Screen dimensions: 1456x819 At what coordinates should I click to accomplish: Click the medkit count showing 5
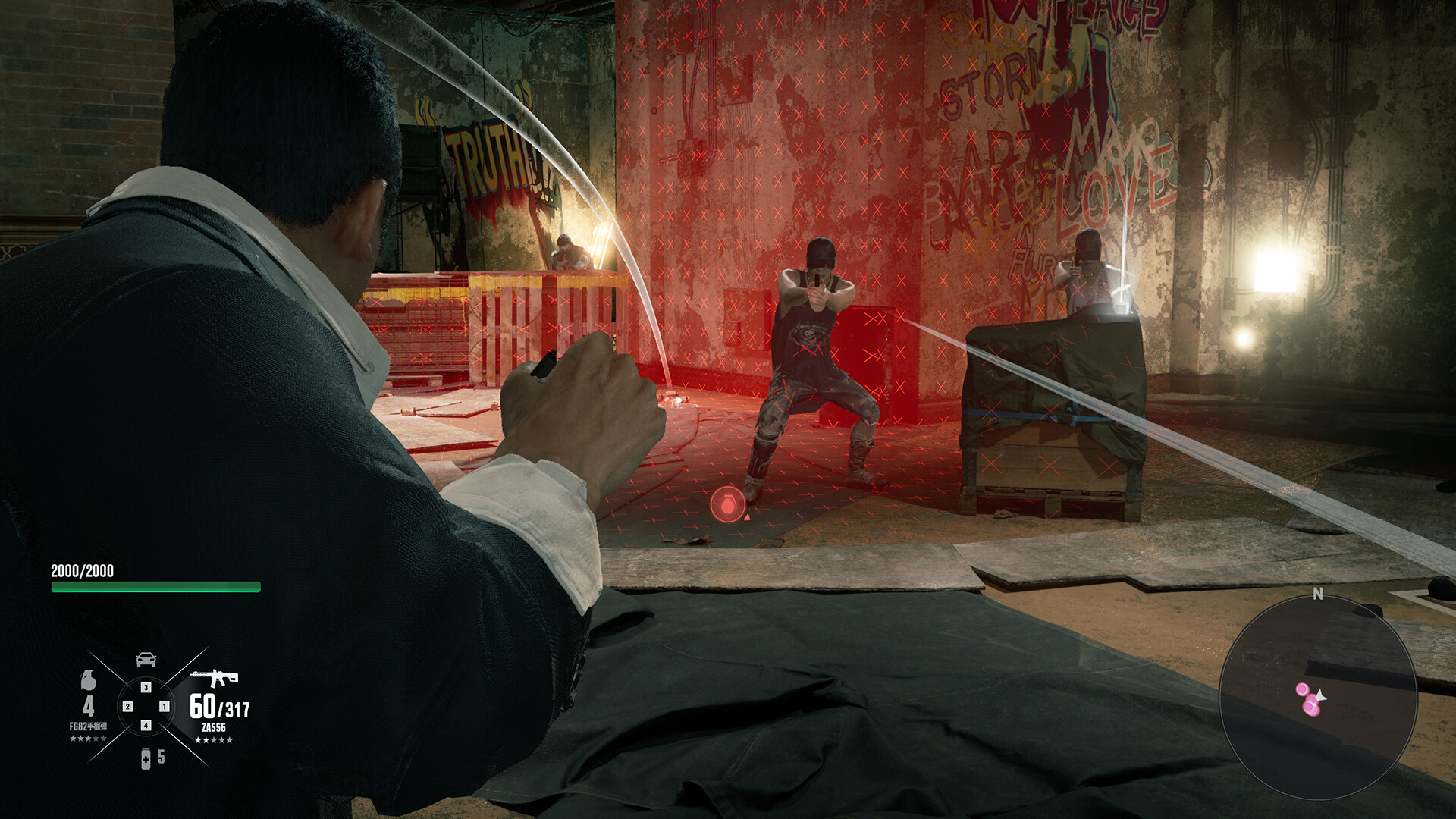[161, 757]
